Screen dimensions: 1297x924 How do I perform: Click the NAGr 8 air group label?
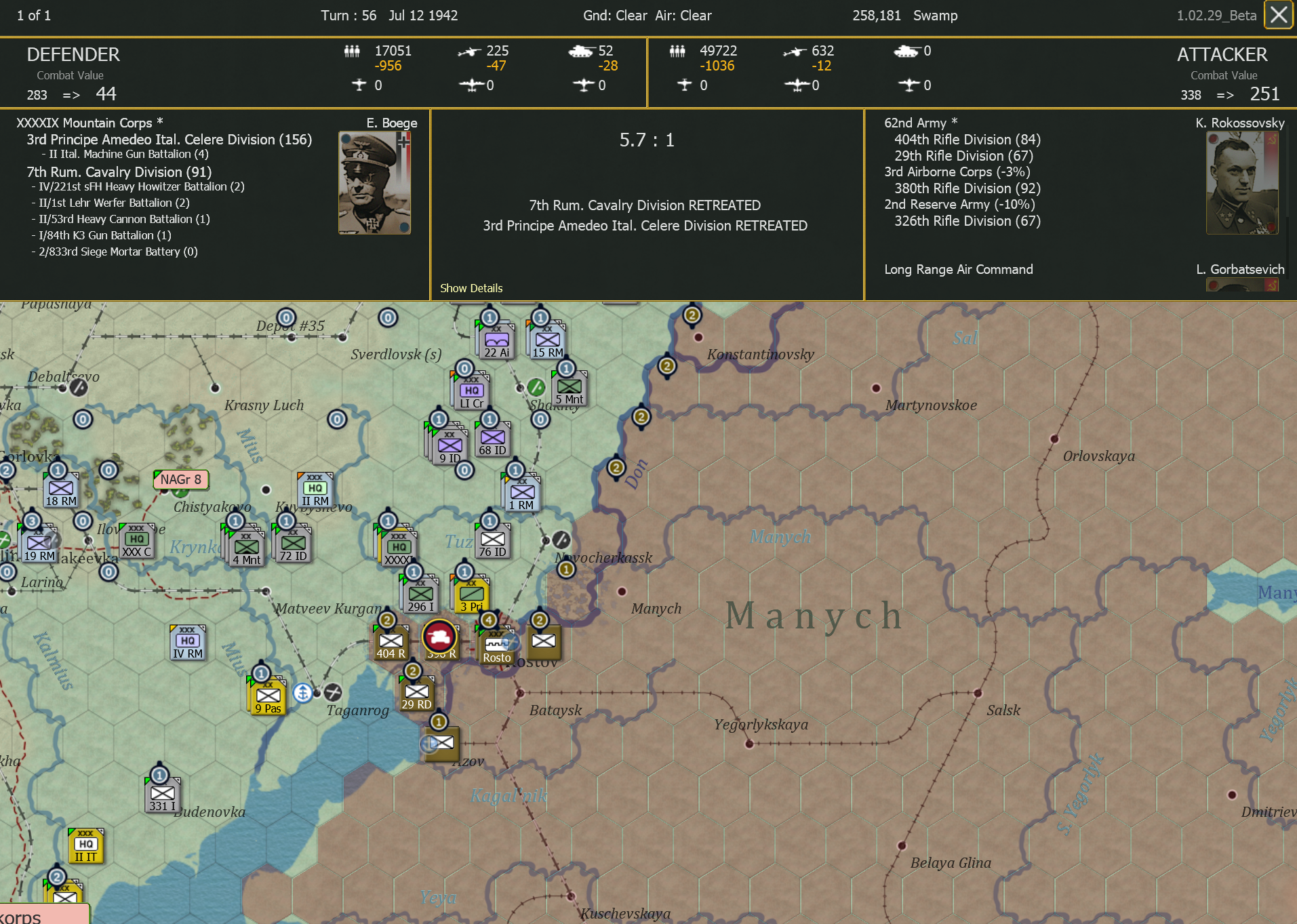180,479
